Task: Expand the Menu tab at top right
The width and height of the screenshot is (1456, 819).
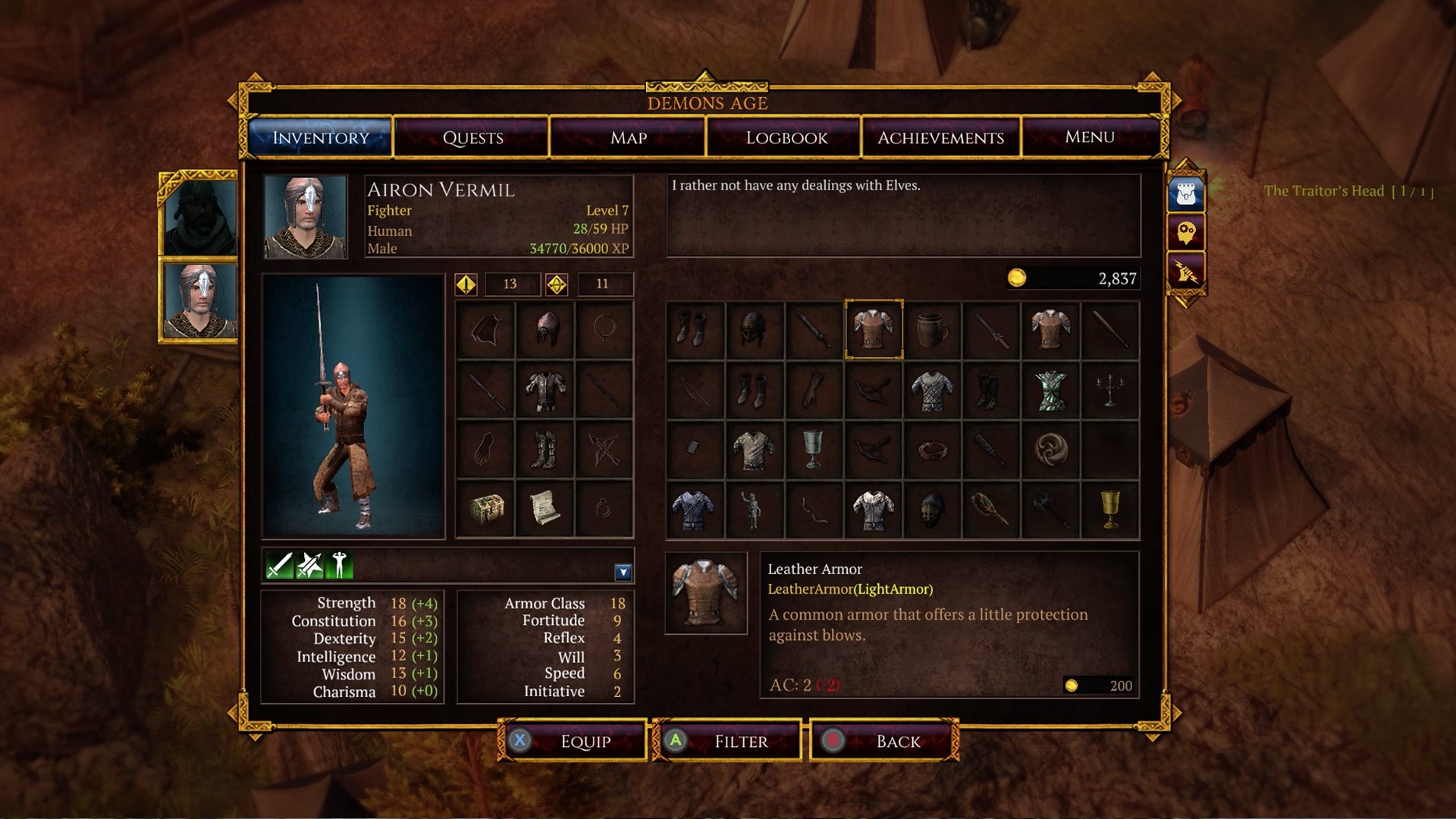Action: click(1090, 137)
